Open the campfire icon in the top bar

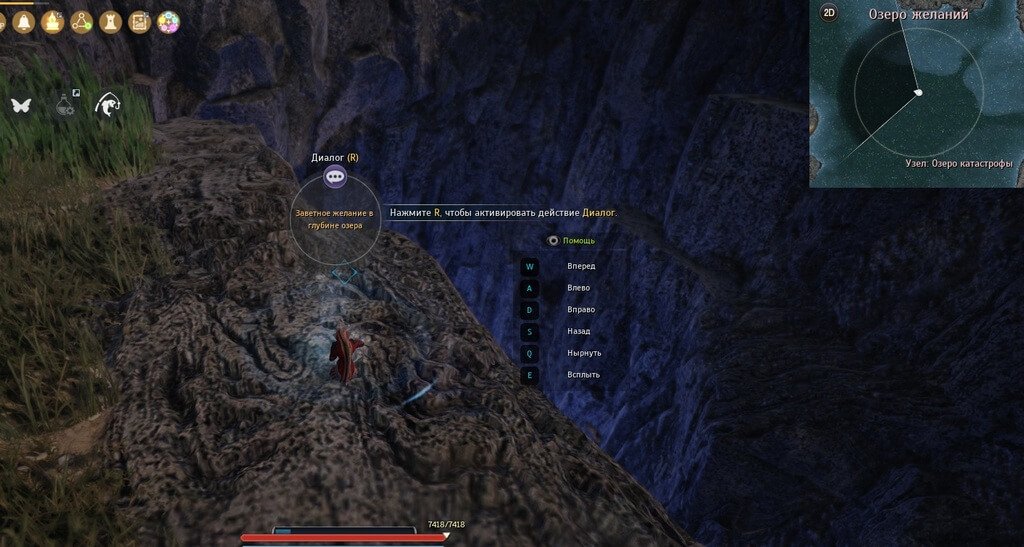tap(53, 21)
